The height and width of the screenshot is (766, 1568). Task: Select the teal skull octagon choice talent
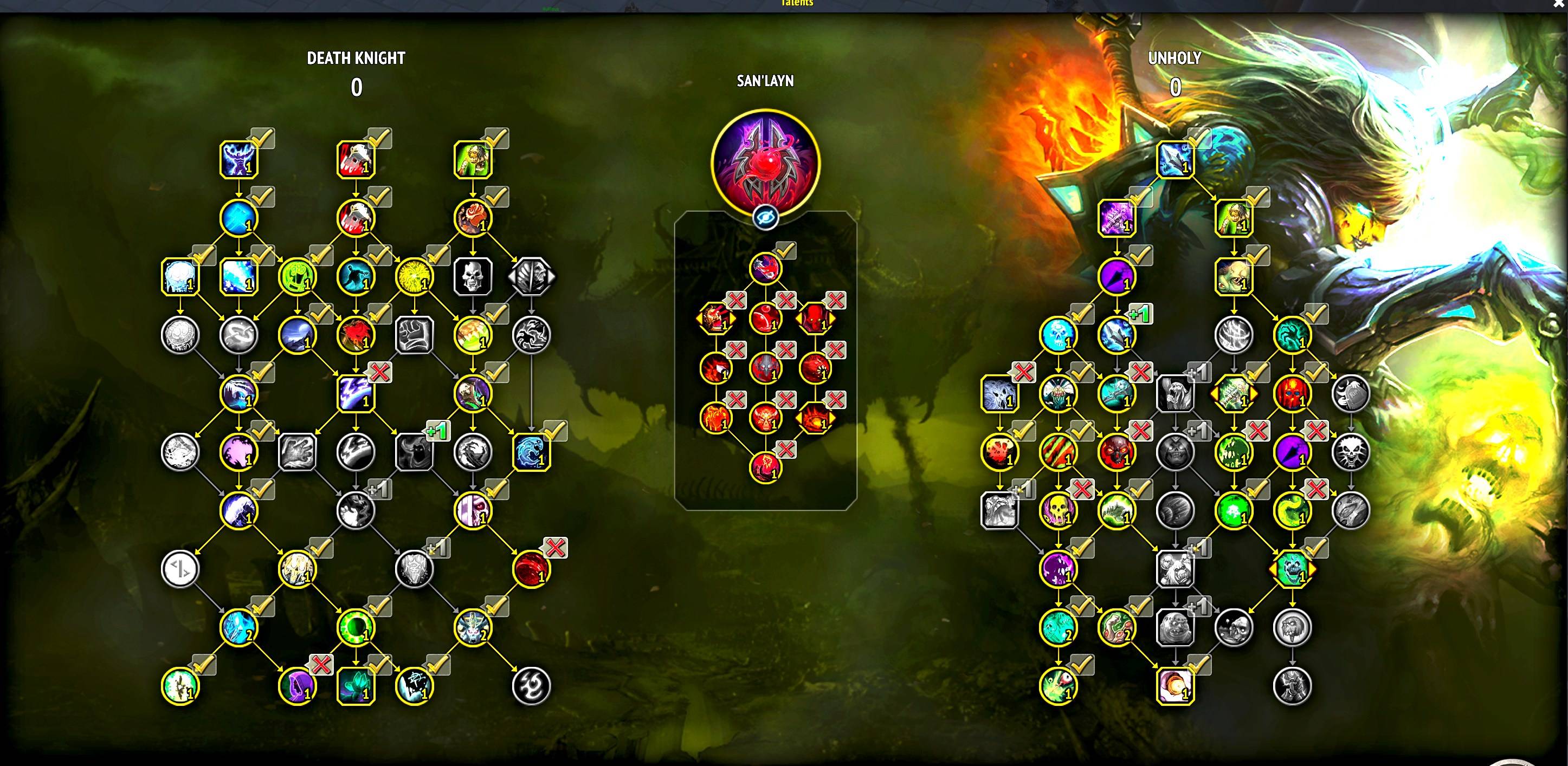pyautogui.click(x=1292, y=569)
